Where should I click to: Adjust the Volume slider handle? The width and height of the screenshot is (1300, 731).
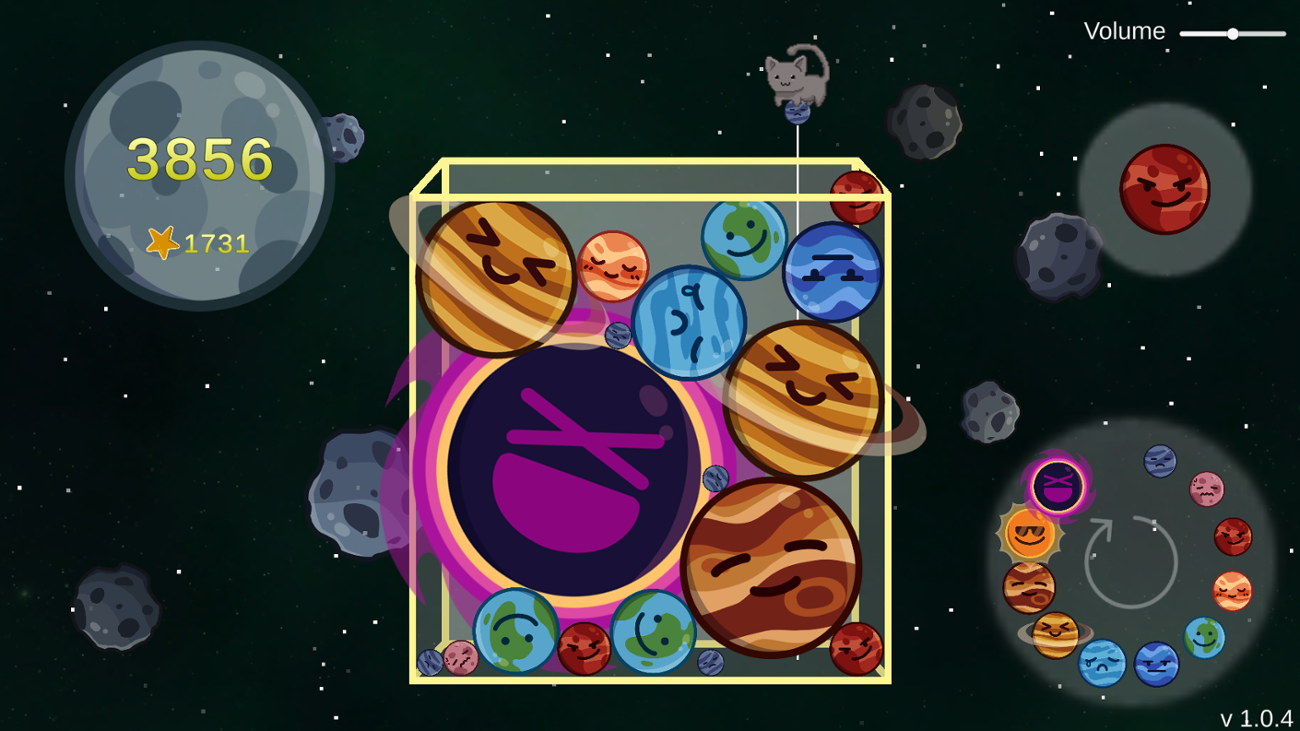coord(1231,33)
